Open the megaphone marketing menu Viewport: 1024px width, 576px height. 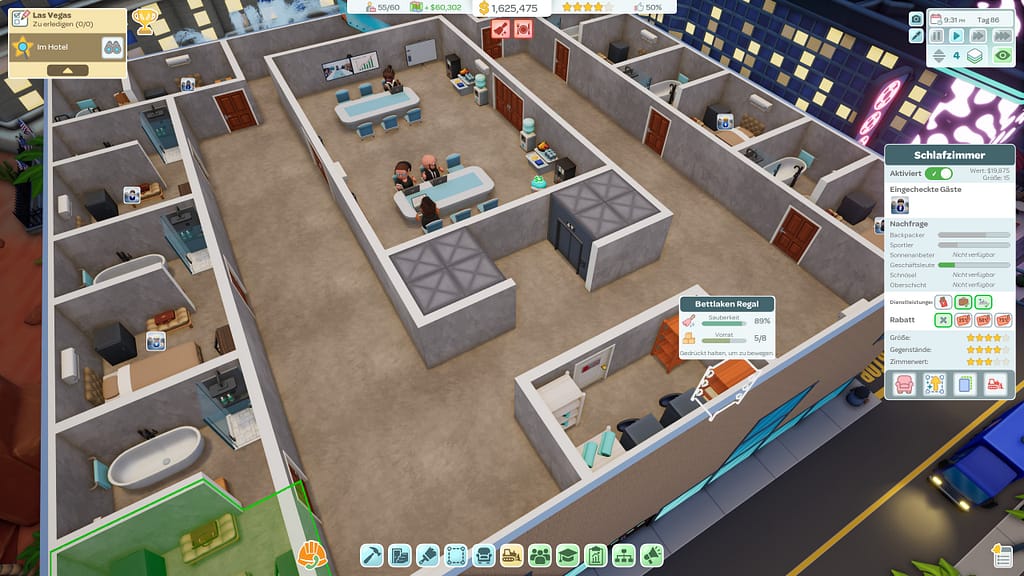(x=652, y=555)
